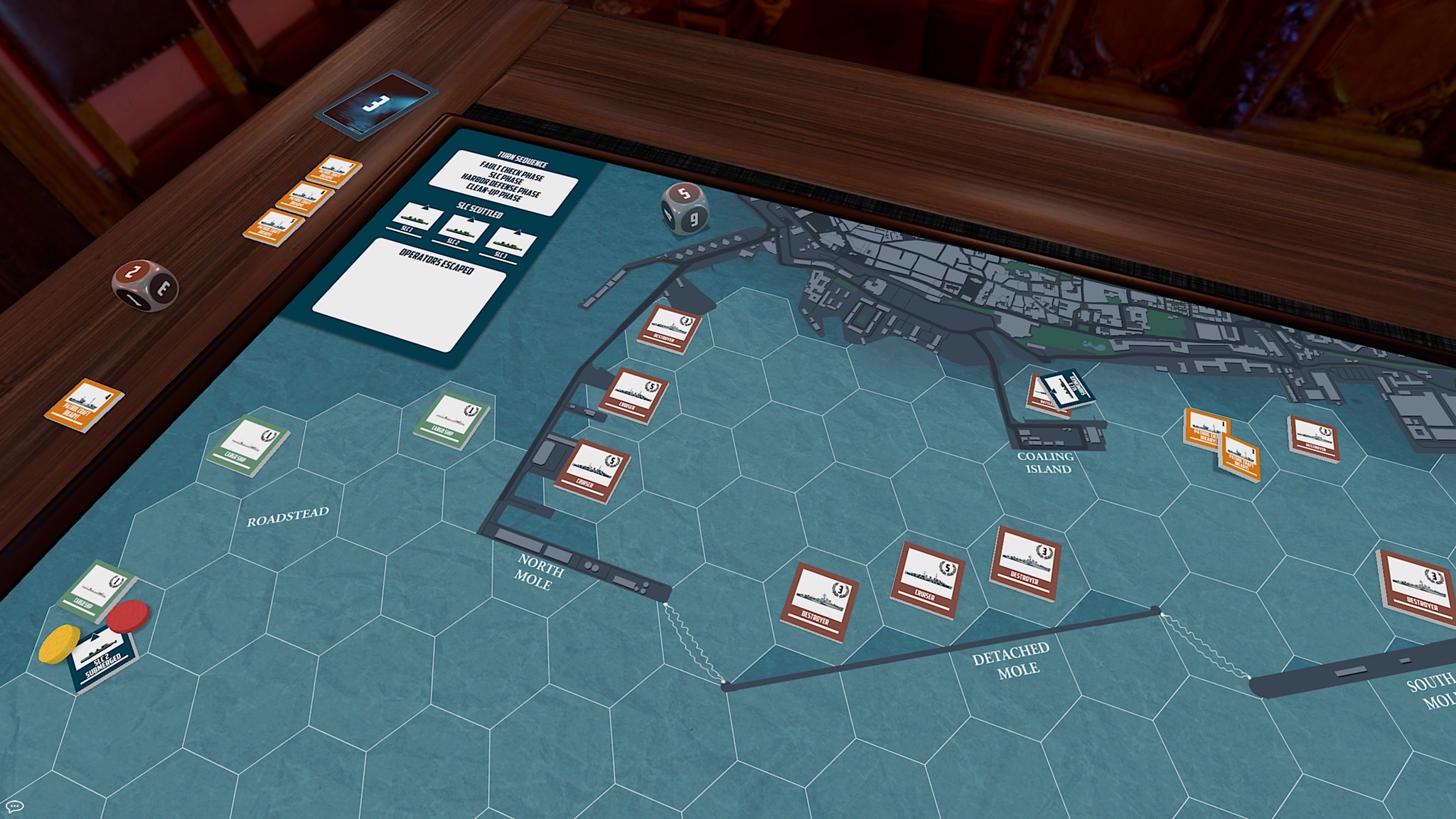Select the lone orange patrol craft counter off-board
Screen dimensions: 1456x819
pos(84,405)
